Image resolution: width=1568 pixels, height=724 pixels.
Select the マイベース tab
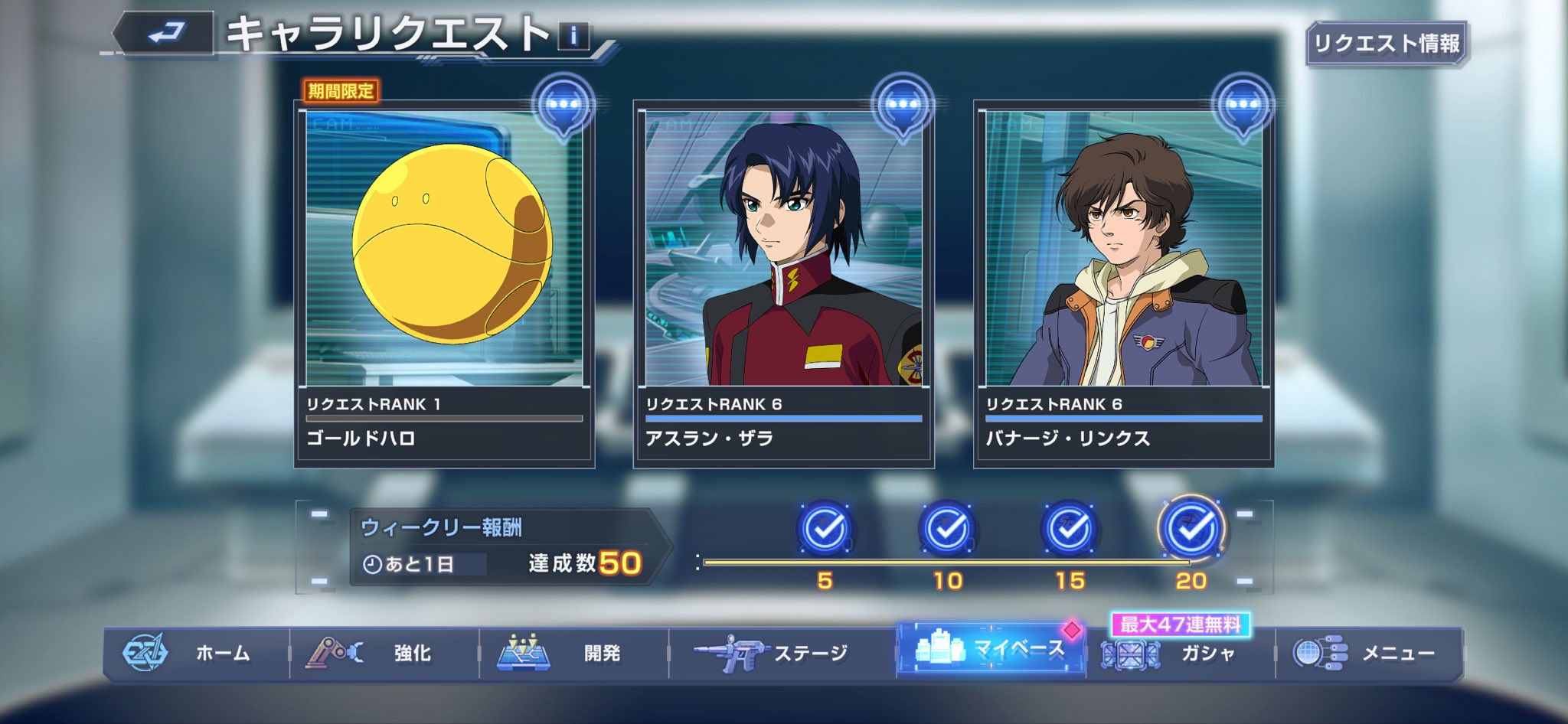click(x=991, y=651)
